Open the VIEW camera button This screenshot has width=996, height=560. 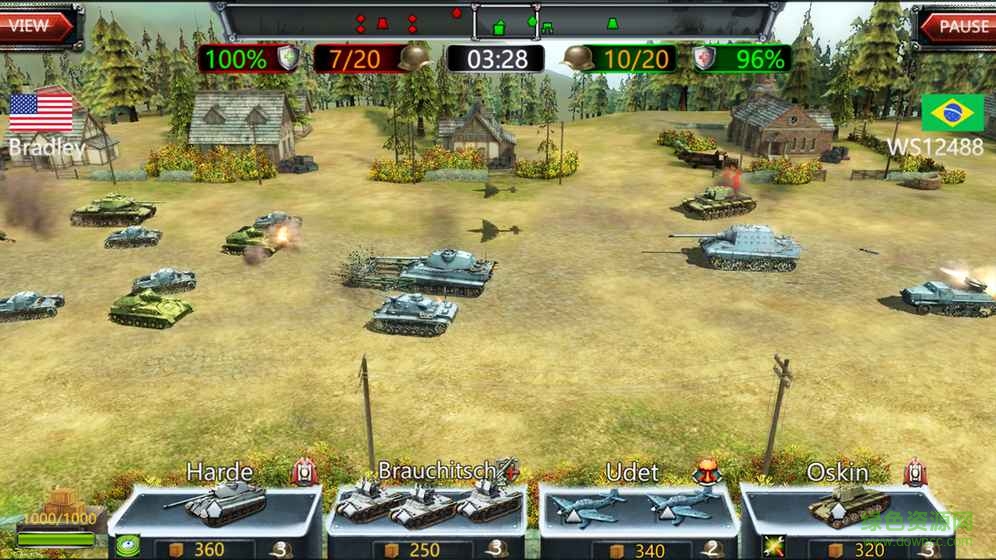click(x=36, y=25)
